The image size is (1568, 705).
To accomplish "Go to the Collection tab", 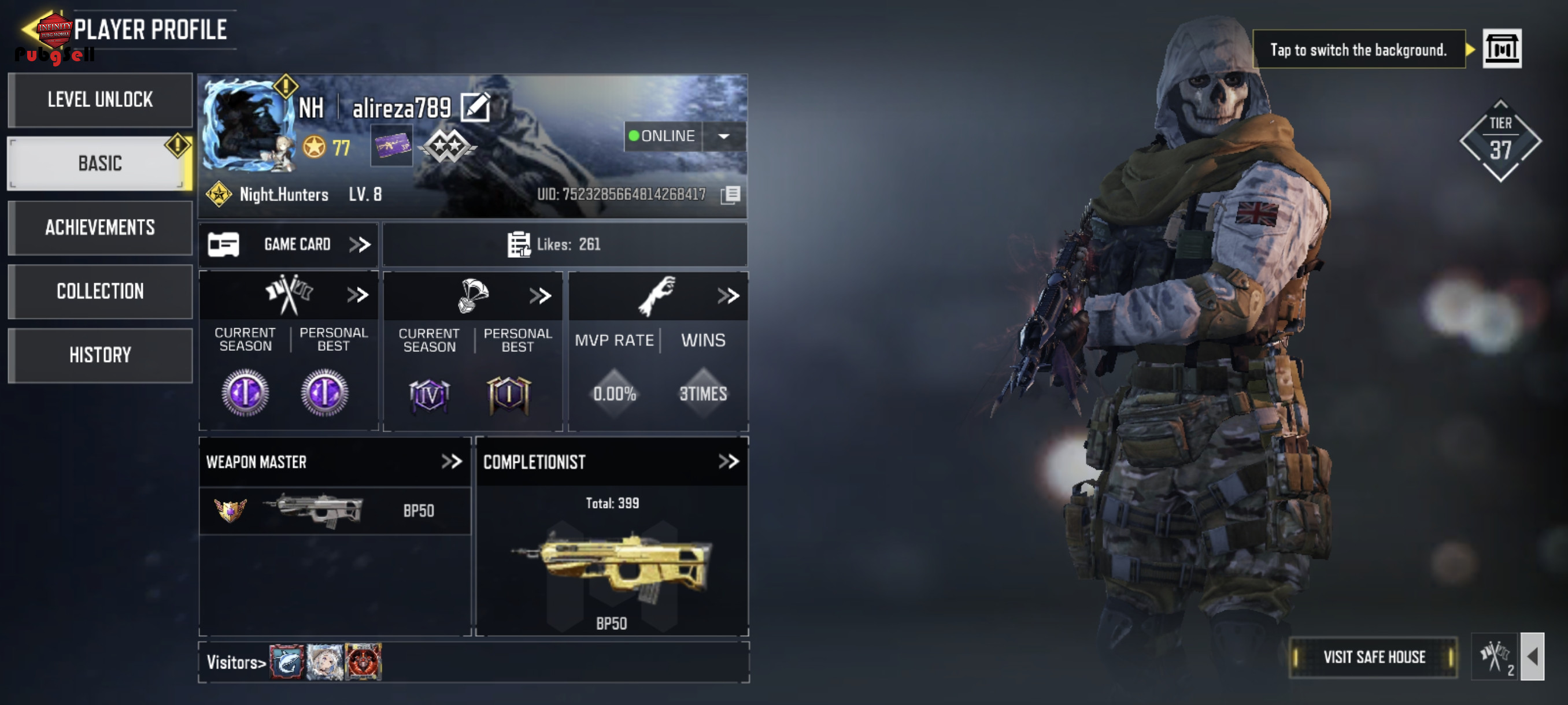I will coord(100,291).
